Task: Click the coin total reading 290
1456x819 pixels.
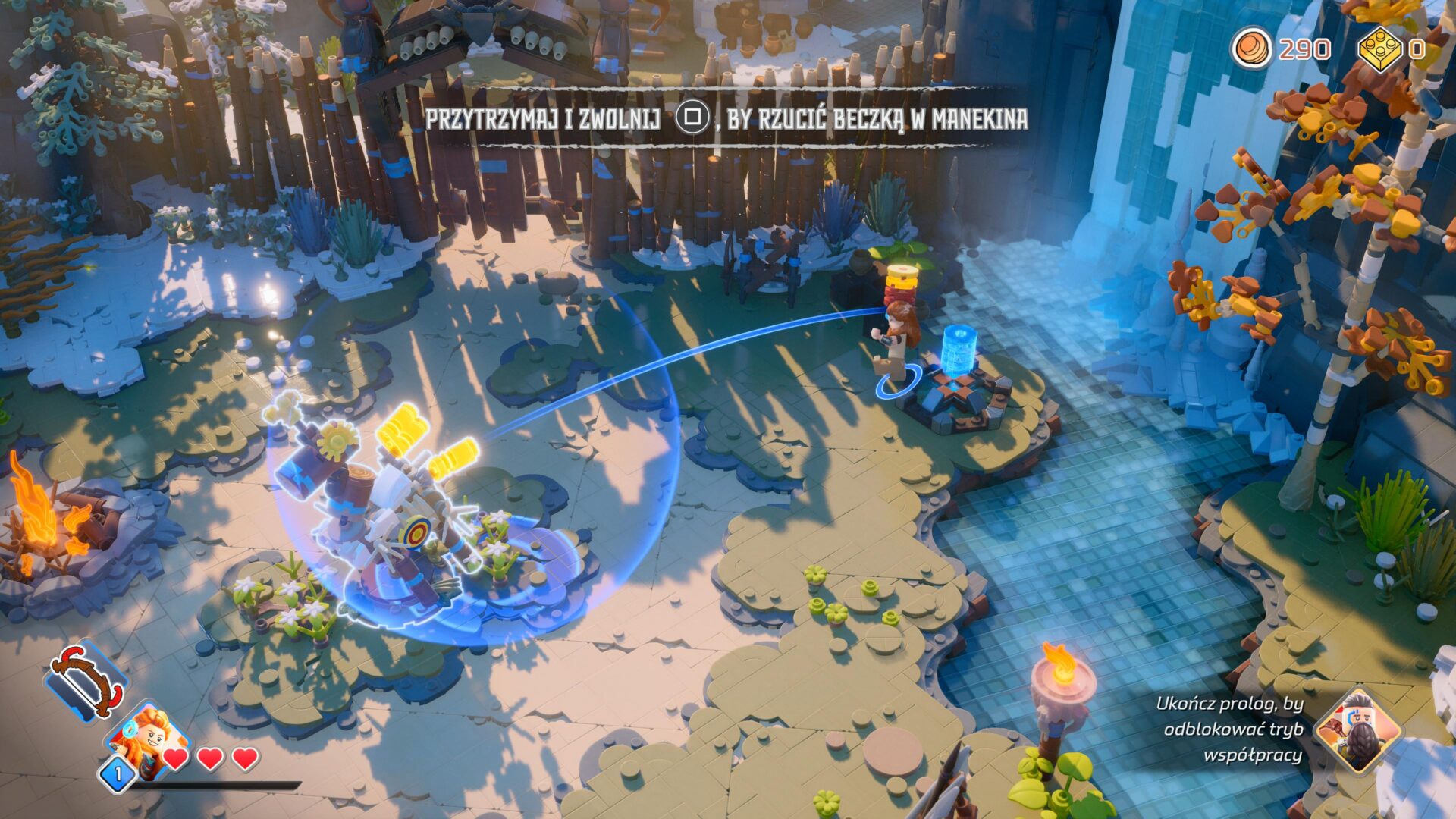Action: click(x=1304, y=48)
